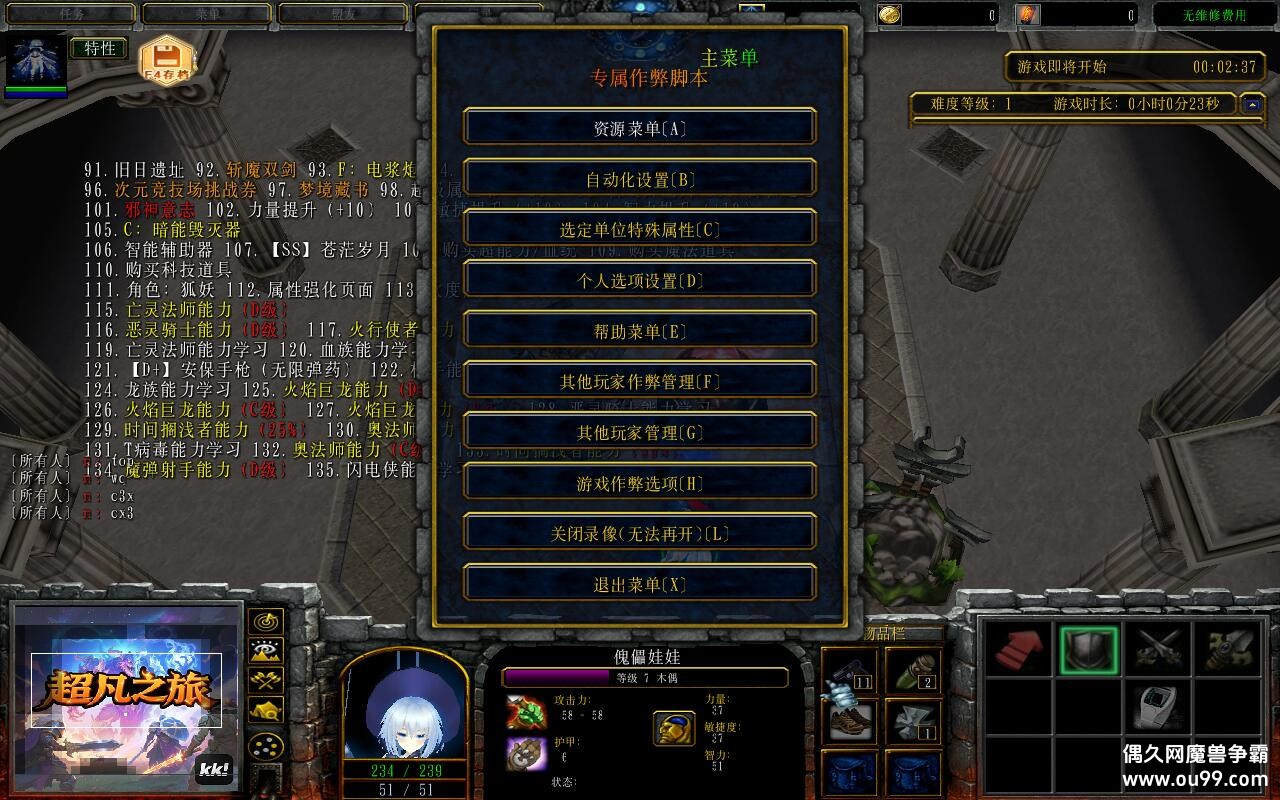This screenshot has width=1280, height=800.
Task: Click 退出菜单[X] to close the menu
Action: pyautogui.click(x=639, y=583)
